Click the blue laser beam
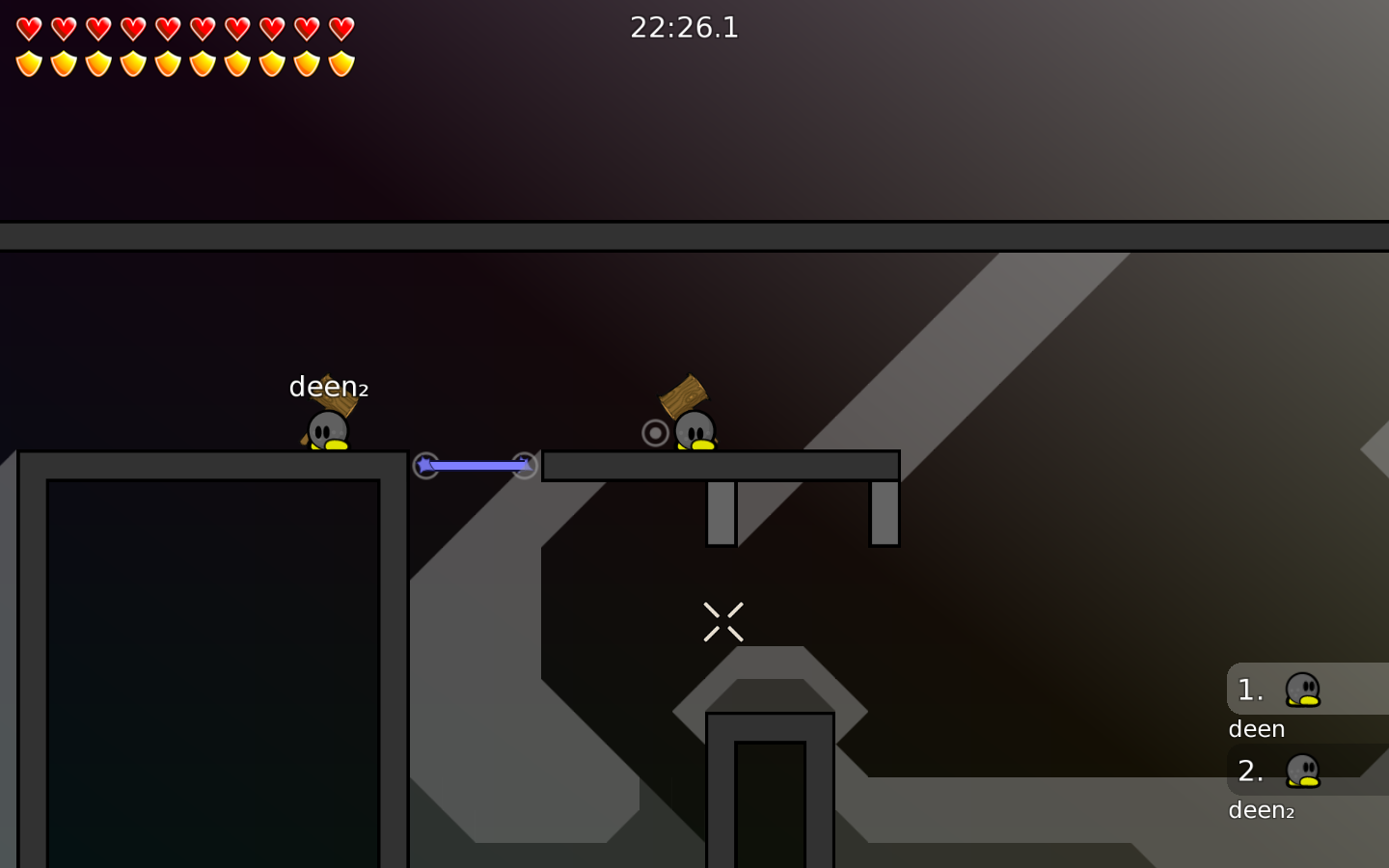1389x868 pixels. click(476, 466)
